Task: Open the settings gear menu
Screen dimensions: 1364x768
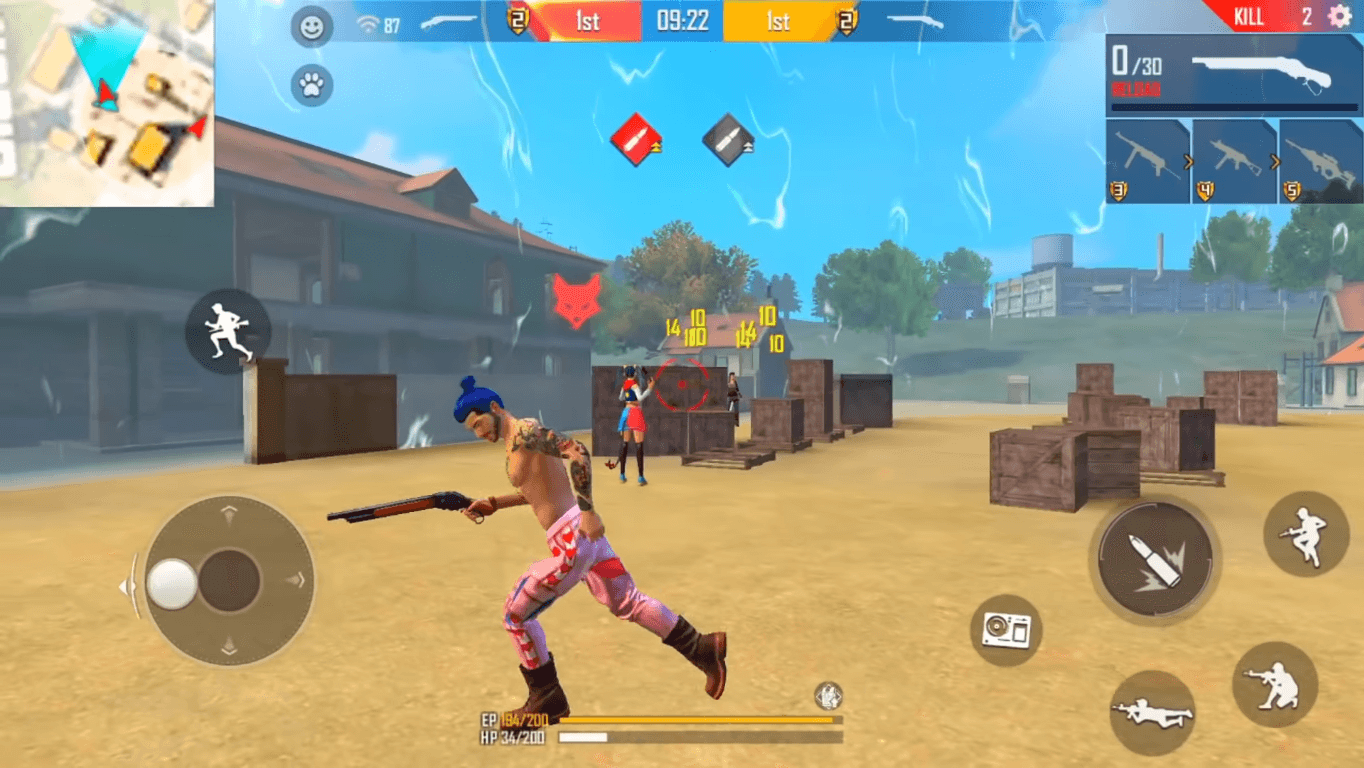Action: pyautogui.click(x=1338, y=16)
